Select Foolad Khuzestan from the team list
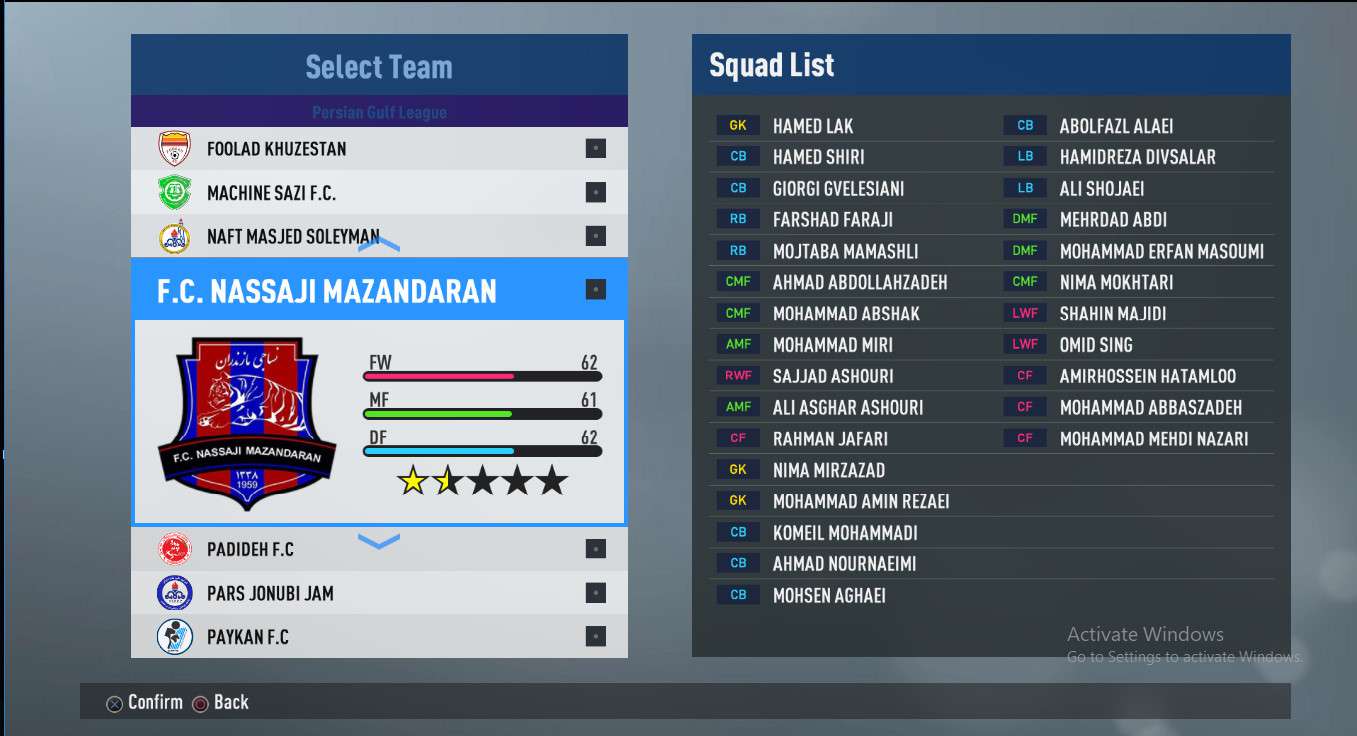Image resolution: width=1357 pixels, height=736 pixels. pyautogui.click(x=277, y=149)
